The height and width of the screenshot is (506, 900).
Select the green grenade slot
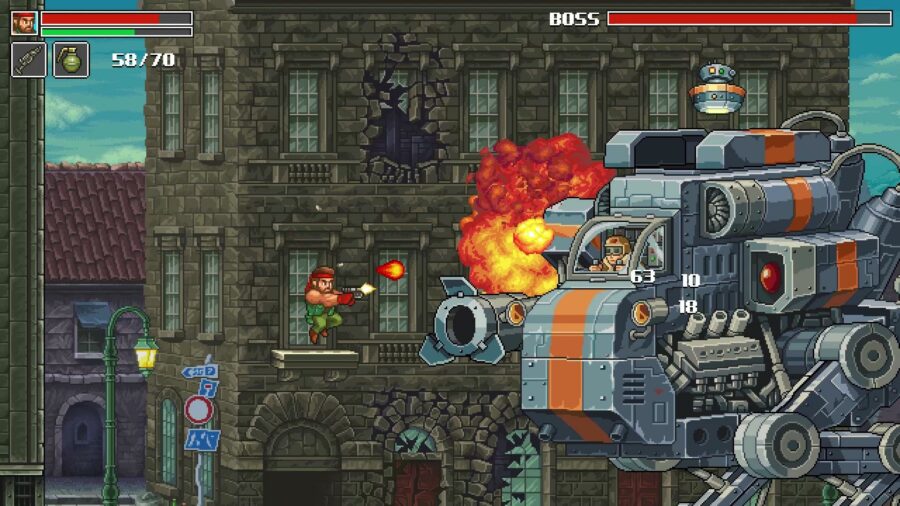[x=71, y=60]
